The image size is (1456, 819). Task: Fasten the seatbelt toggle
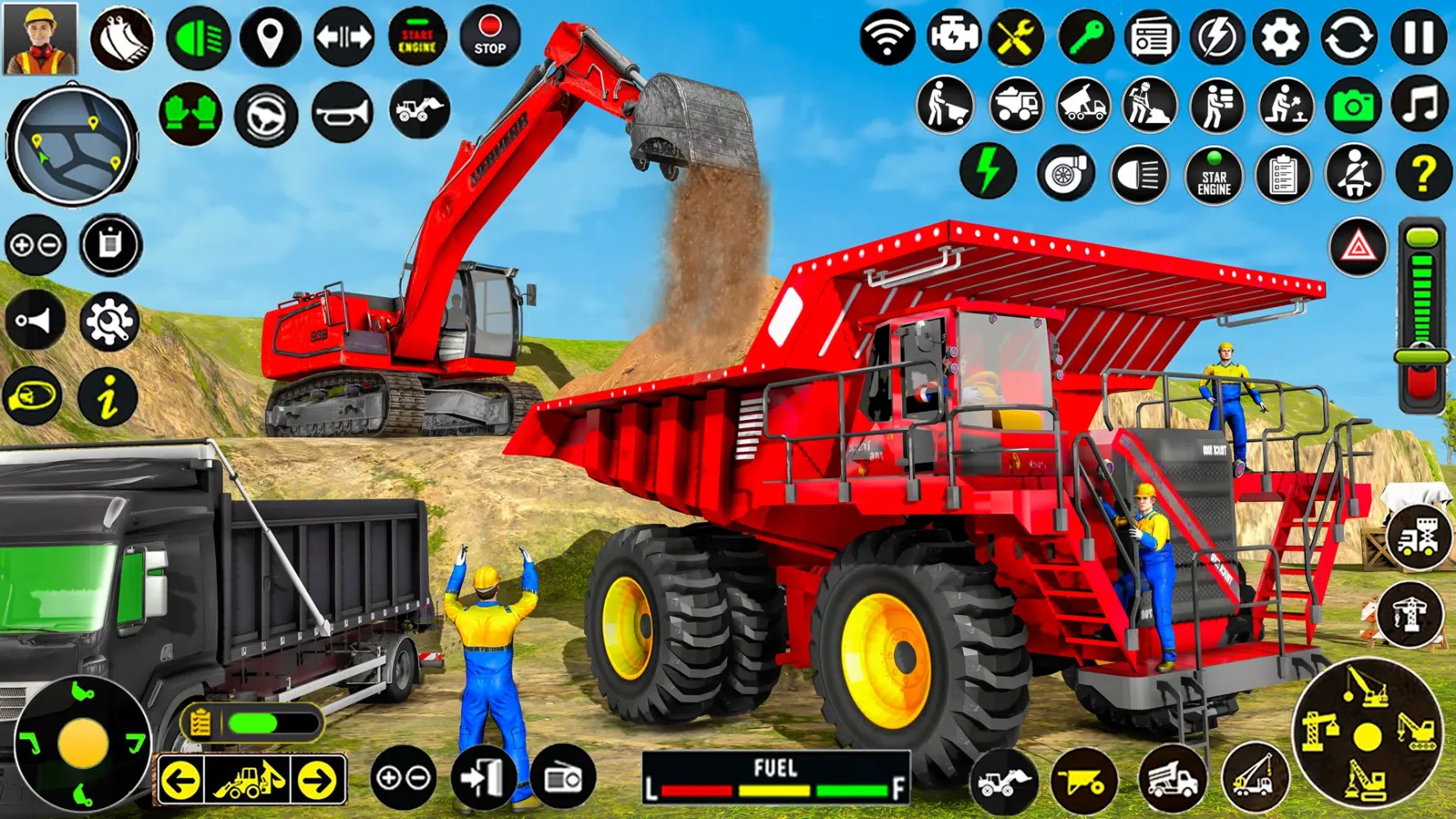click(1354, 174)
